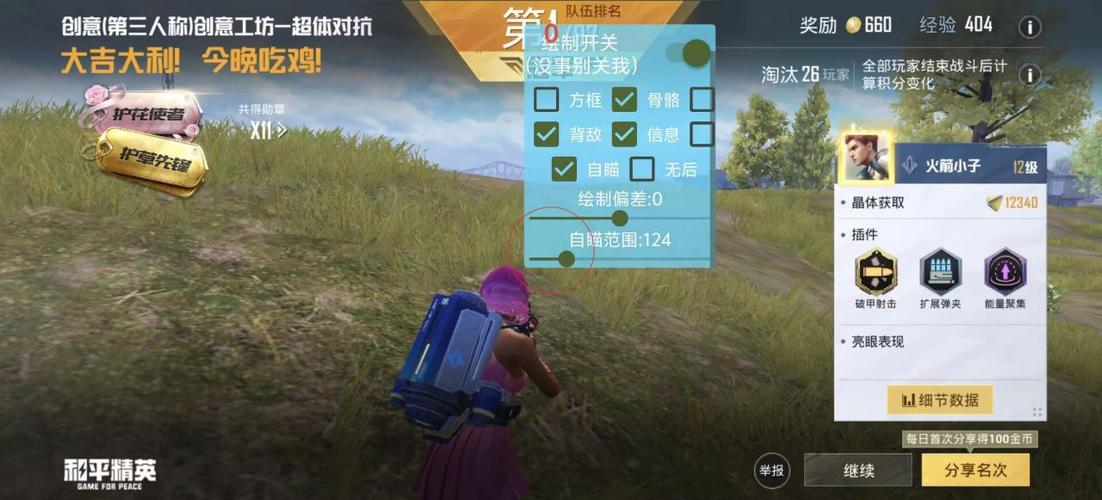Image resolution: width=1102 pixels, height=500 pixels.
Task: Open 细节数据 detail statistics
Action: (940, 400)
